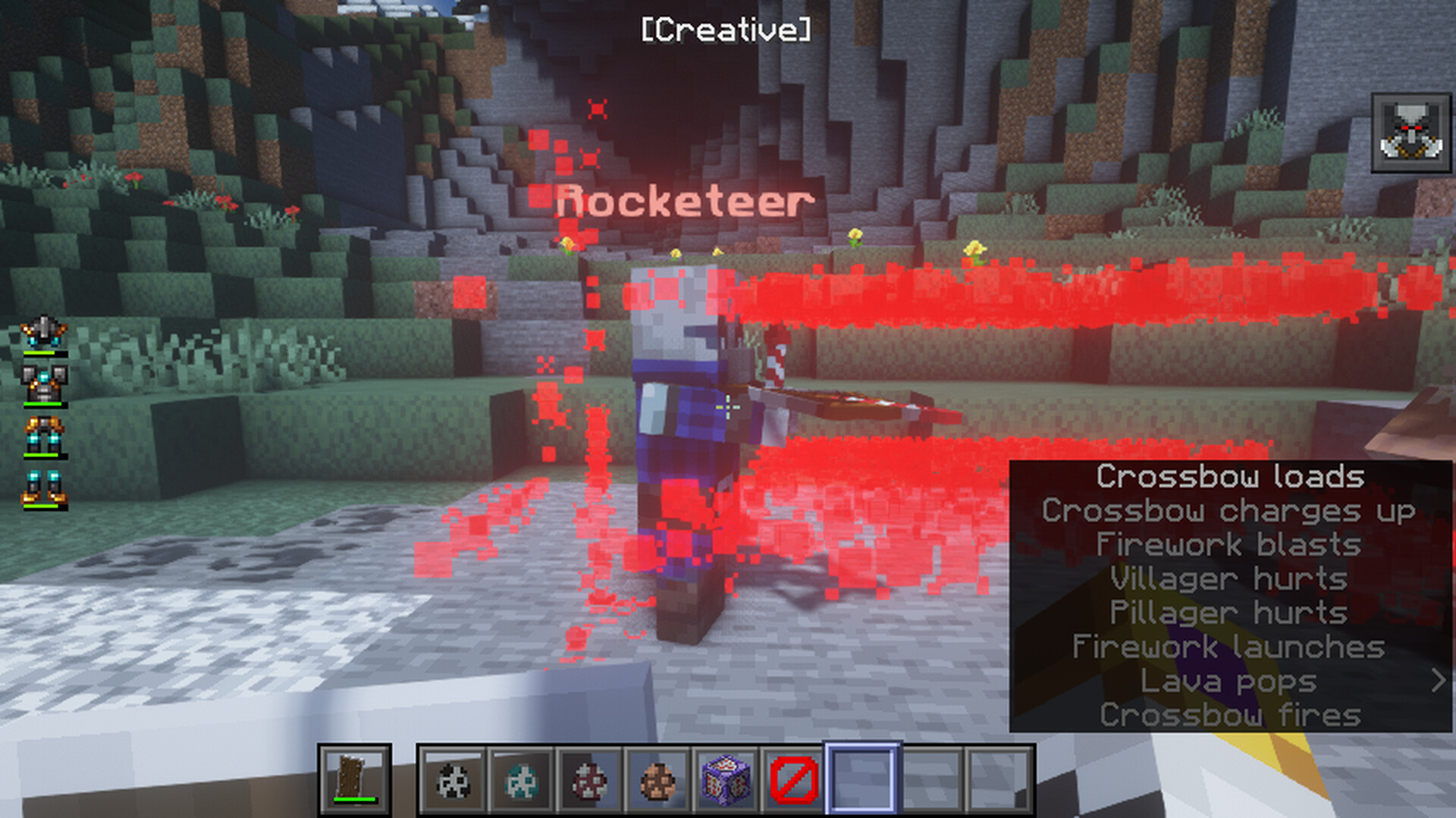Select the shield in the offhand slot
The height and width of the screenshot is (818, 1456).
pyautogui.click(x=354, y=779)
